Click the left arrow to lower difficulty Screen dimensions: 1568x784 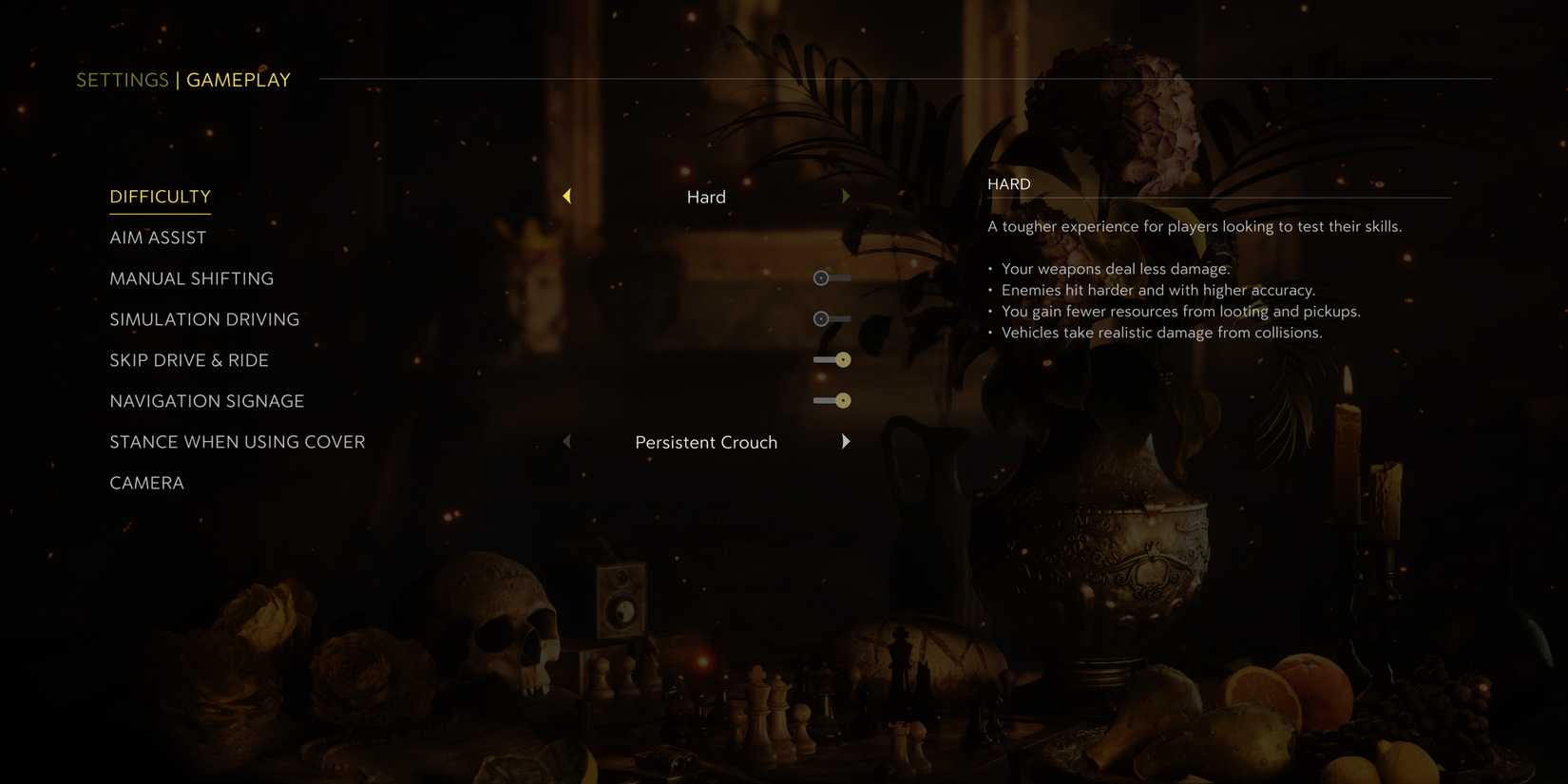(x=566, y=196)
